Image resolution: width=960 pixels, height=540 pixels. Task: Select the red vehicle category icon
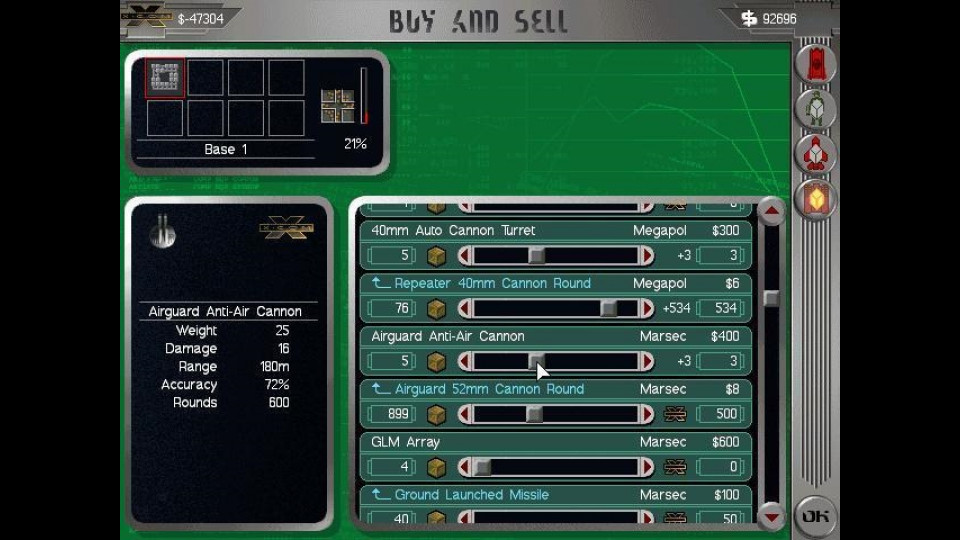point(816,64)
